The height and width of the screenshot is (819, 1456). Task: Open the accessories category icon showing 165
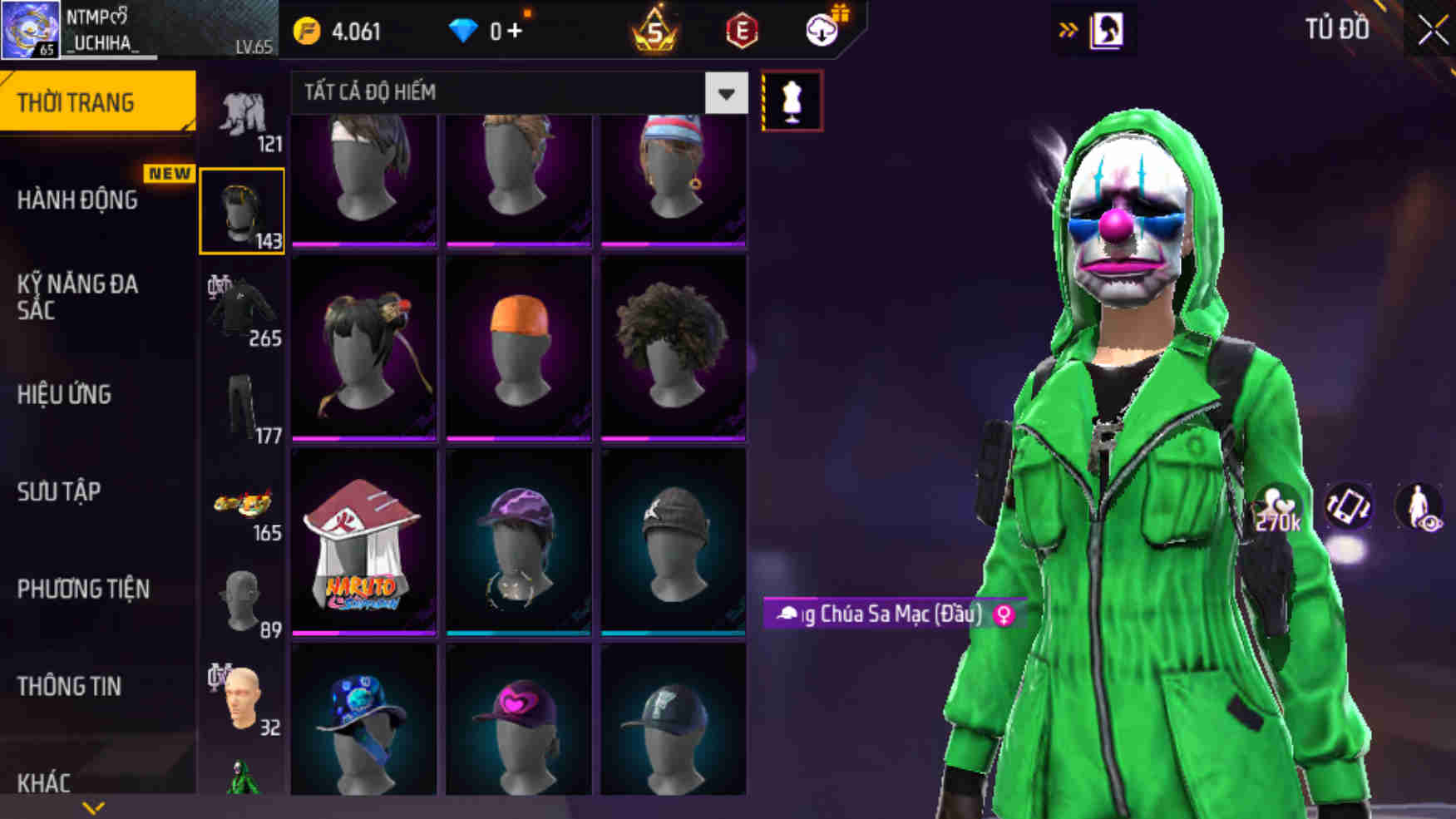point(244,503)
